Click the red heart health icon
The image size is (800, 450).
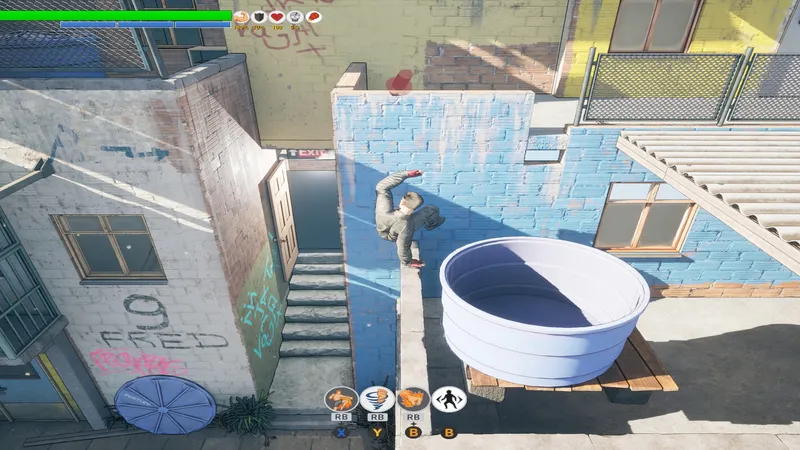[x=277, y=16]
